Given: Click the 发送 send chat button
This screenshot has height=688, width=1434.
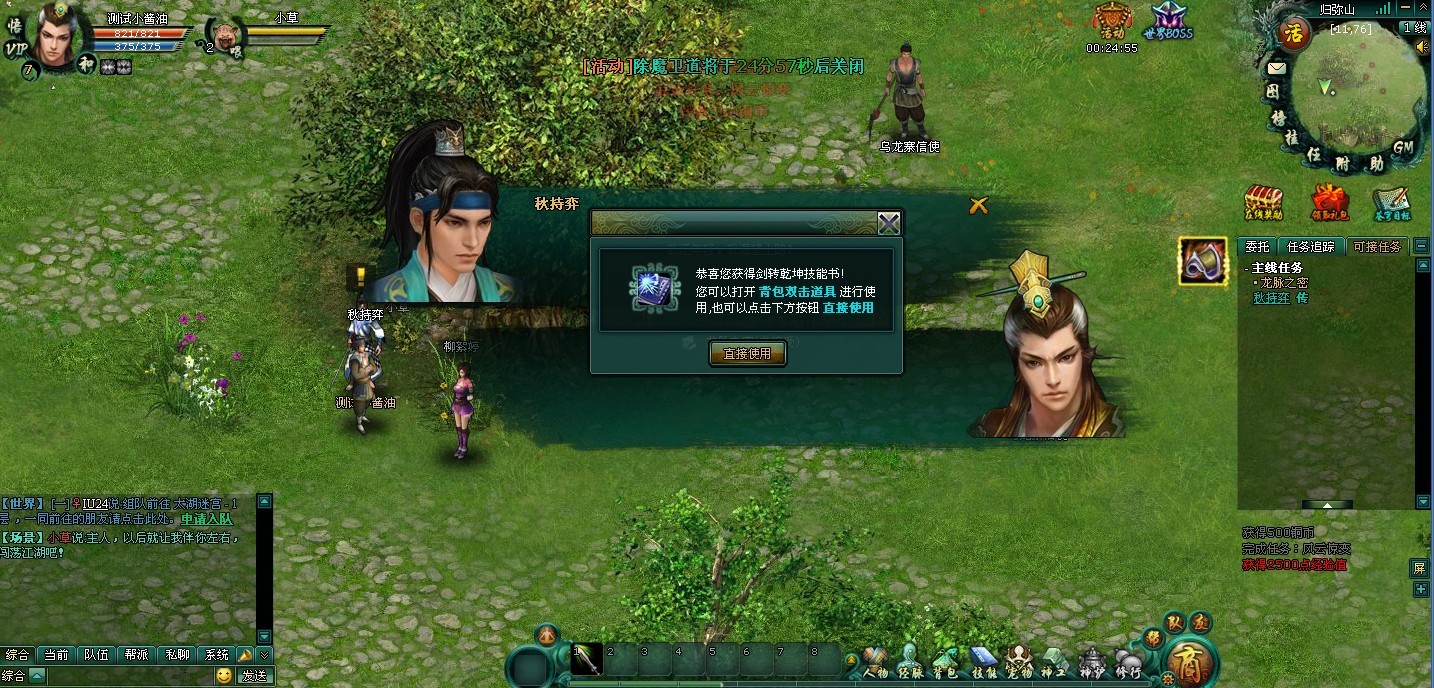Looking at the screenshot, I should pos(254,676).
